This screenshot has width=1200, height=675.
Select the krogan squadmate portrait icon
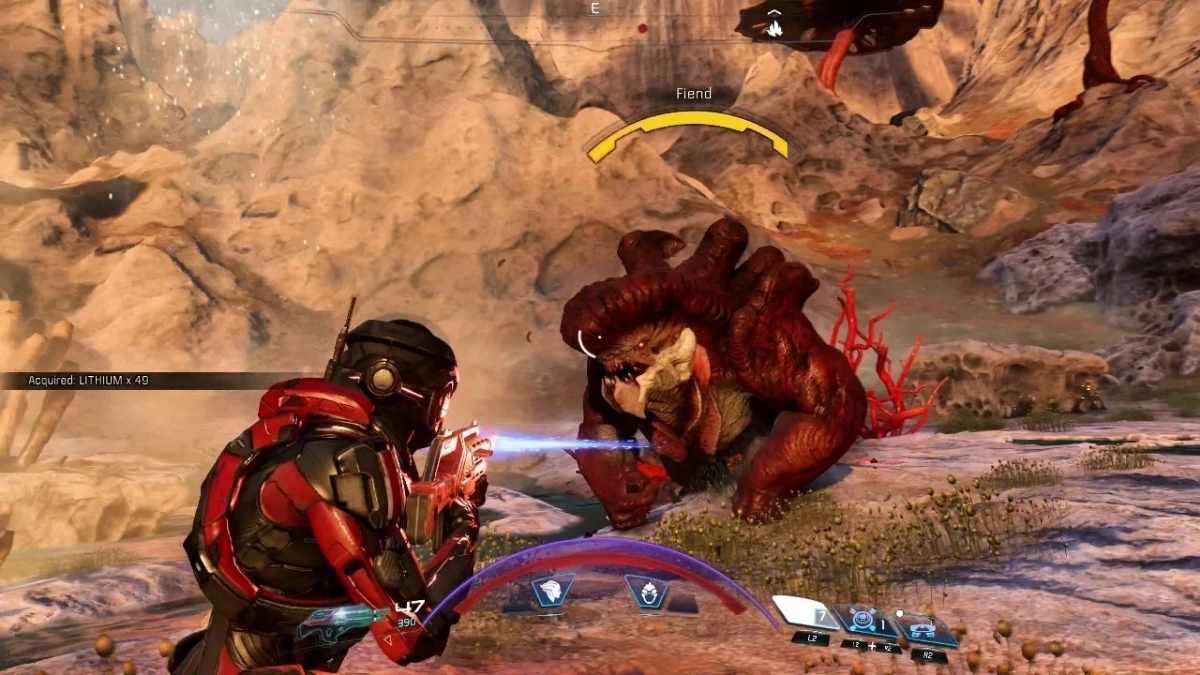pyautogui.click(x=646, y=591)
